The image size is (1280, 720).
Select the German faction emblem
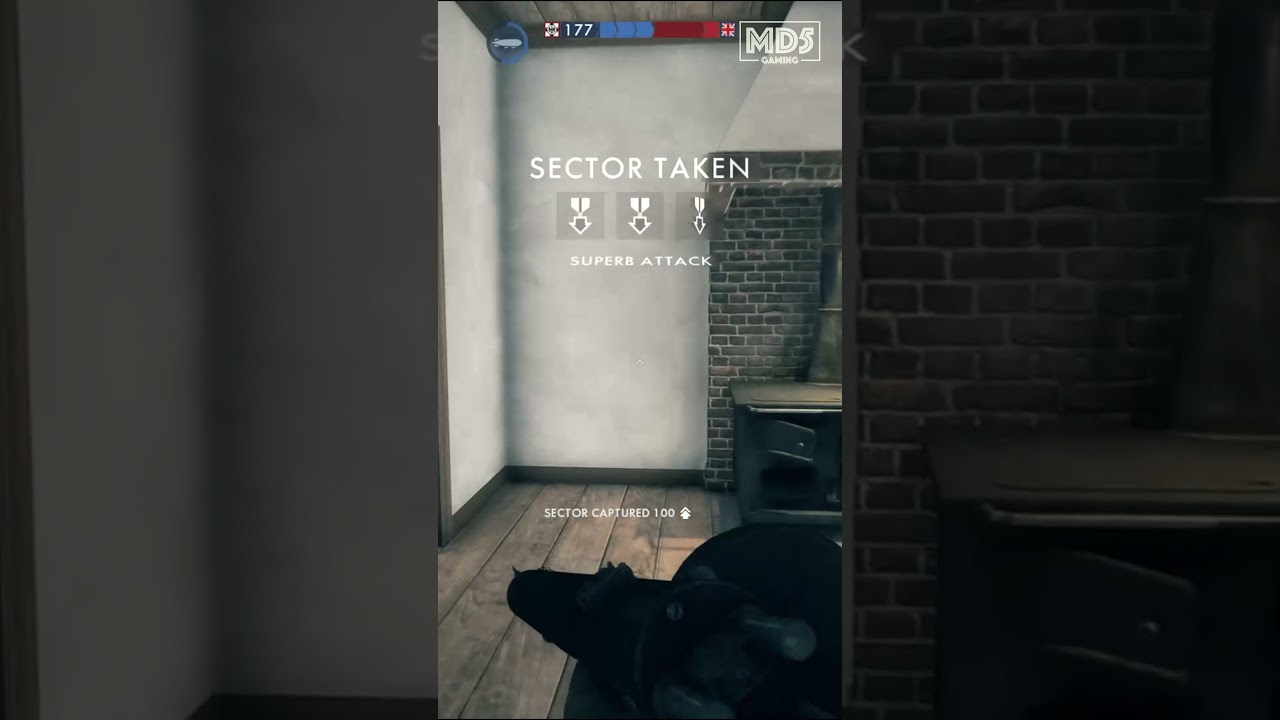[551, 29]
